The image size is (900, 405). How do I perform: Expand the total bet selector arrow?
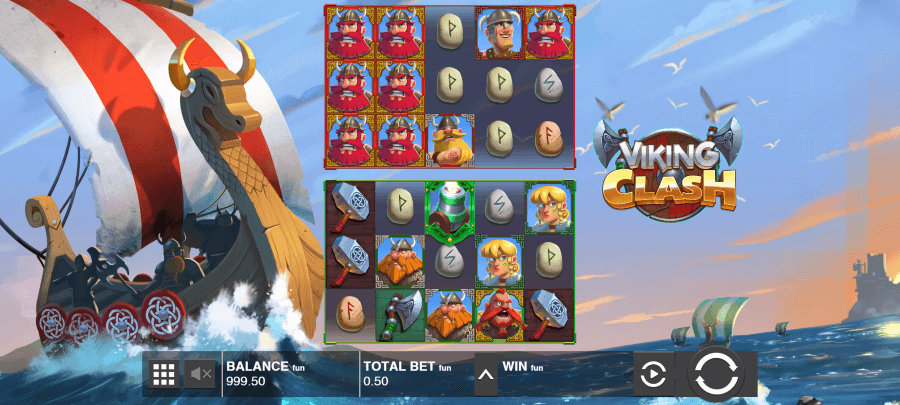pyautogui.click(x=485, y=375)
